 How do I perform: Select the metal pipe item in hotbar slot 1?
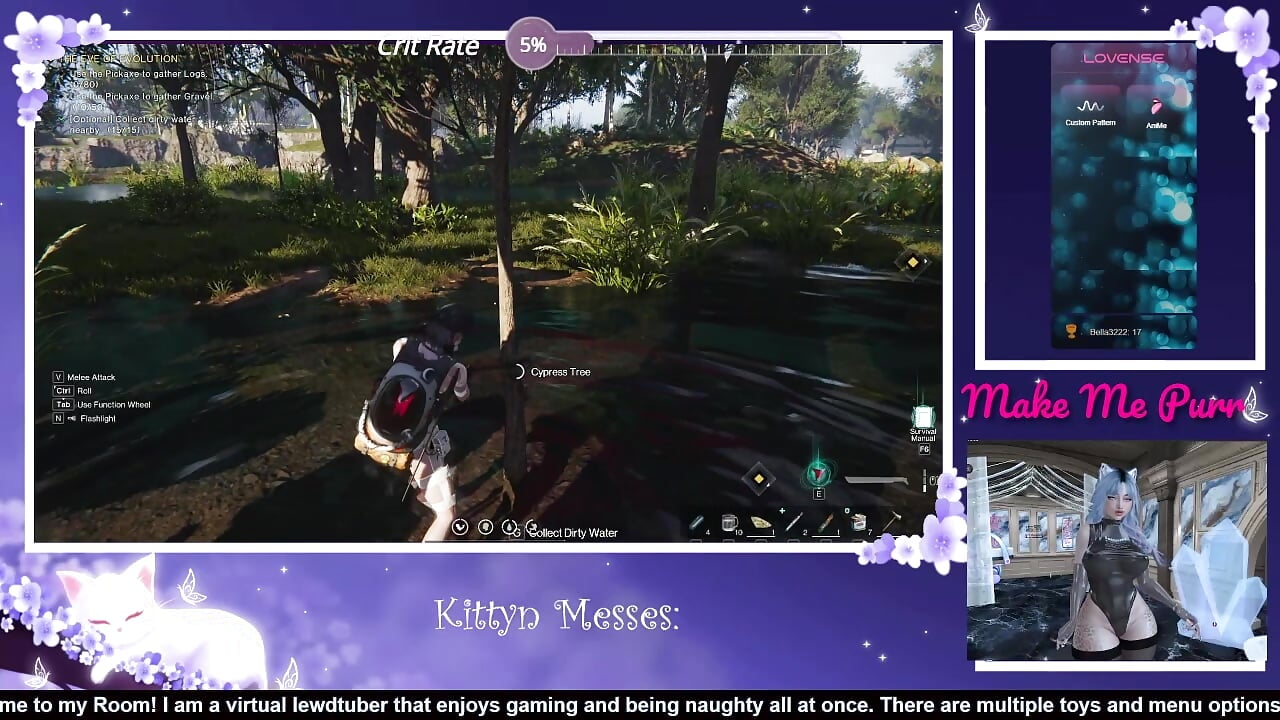[695, 521]
